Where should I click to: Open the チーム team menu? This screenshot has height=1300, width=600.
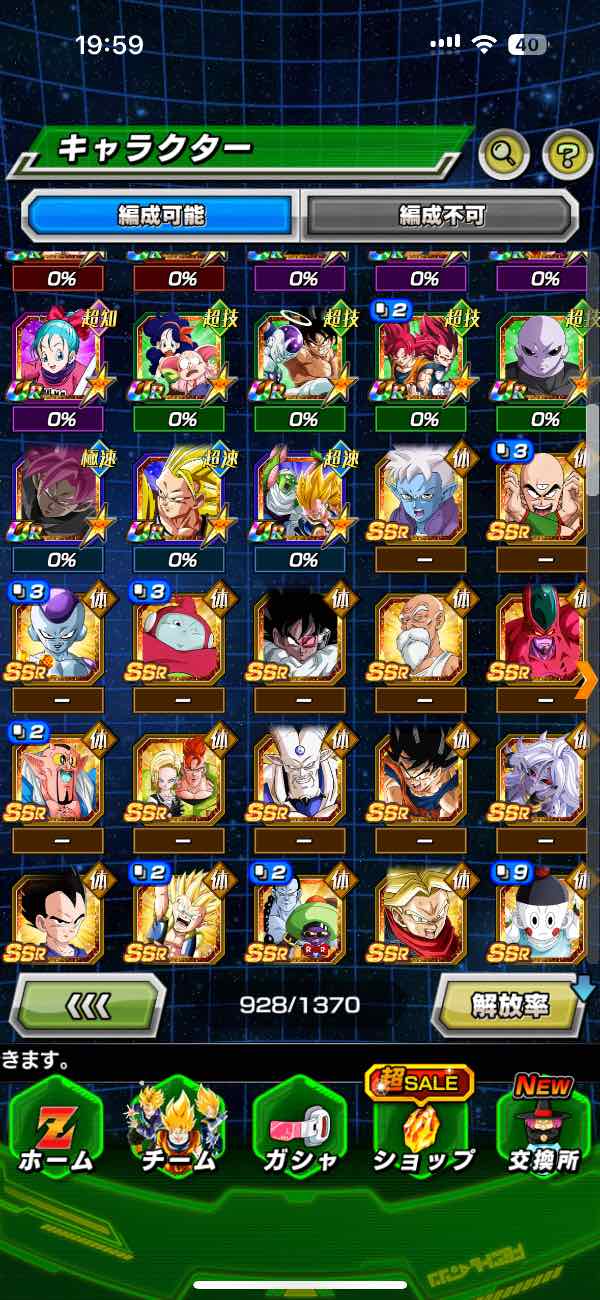pos(177,1130)
